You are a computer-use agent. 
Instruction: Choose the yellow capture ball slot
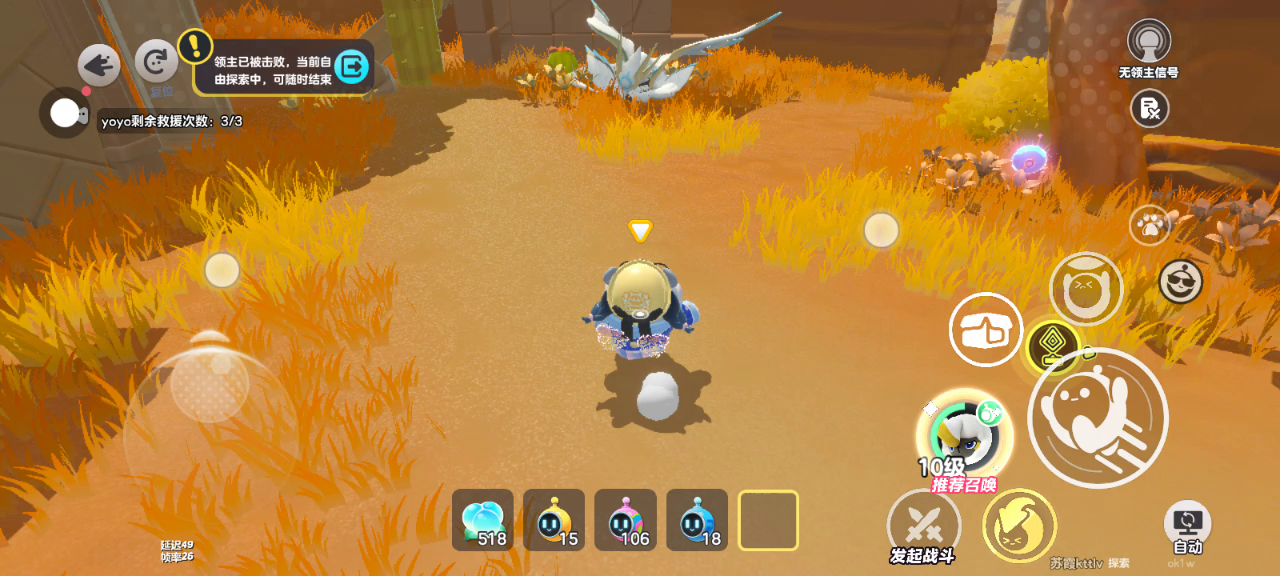554,520
